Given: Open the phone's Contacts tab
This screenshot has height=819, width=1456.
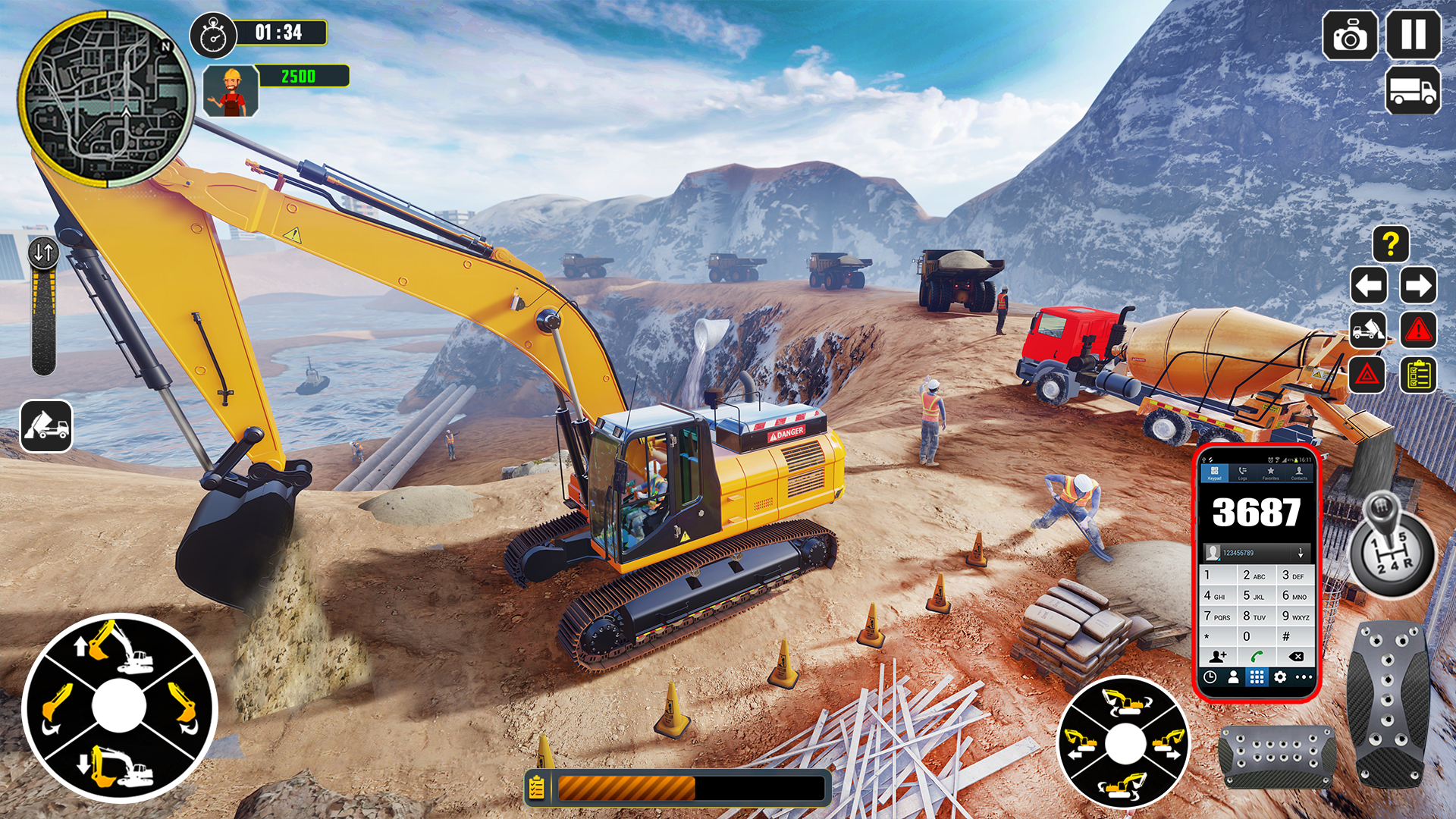Looking at the screenshot, I should 1299,473.
